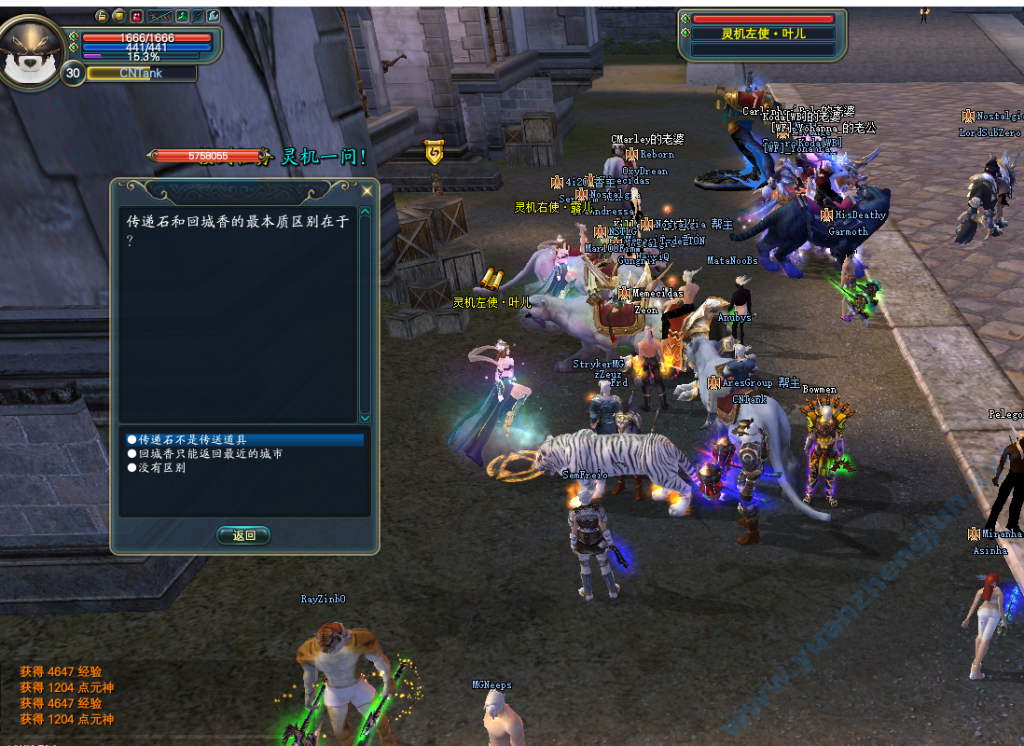Screen dimensions: 1024x746
Task: Pick the answer 没有区别
Action: pos(161,468)
